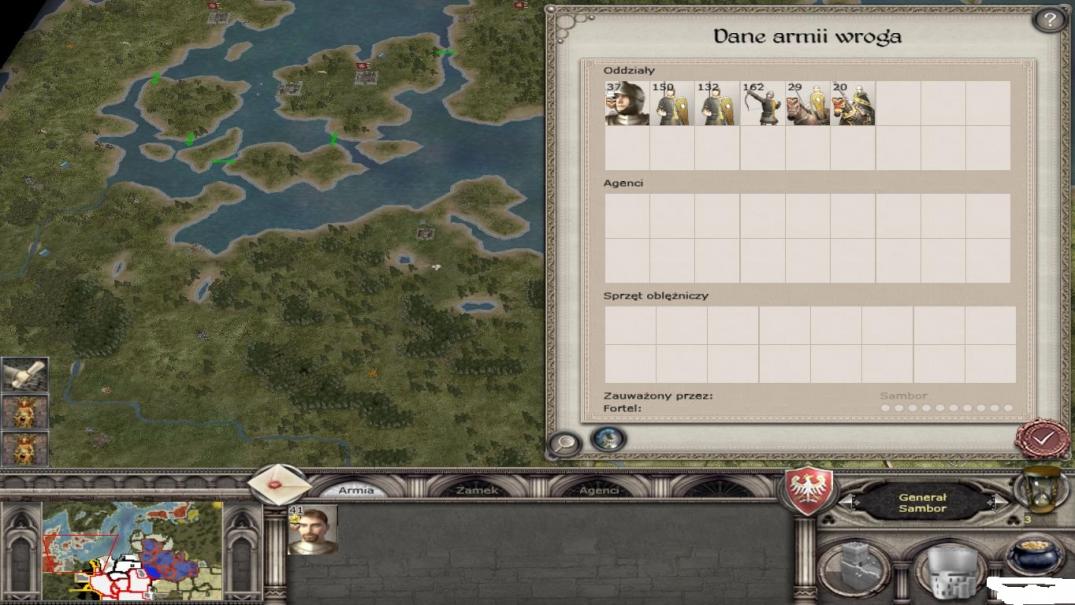Open the faction overview via the eagle shield
Screen dimensions: 1075x605
(x=806, y=492)
